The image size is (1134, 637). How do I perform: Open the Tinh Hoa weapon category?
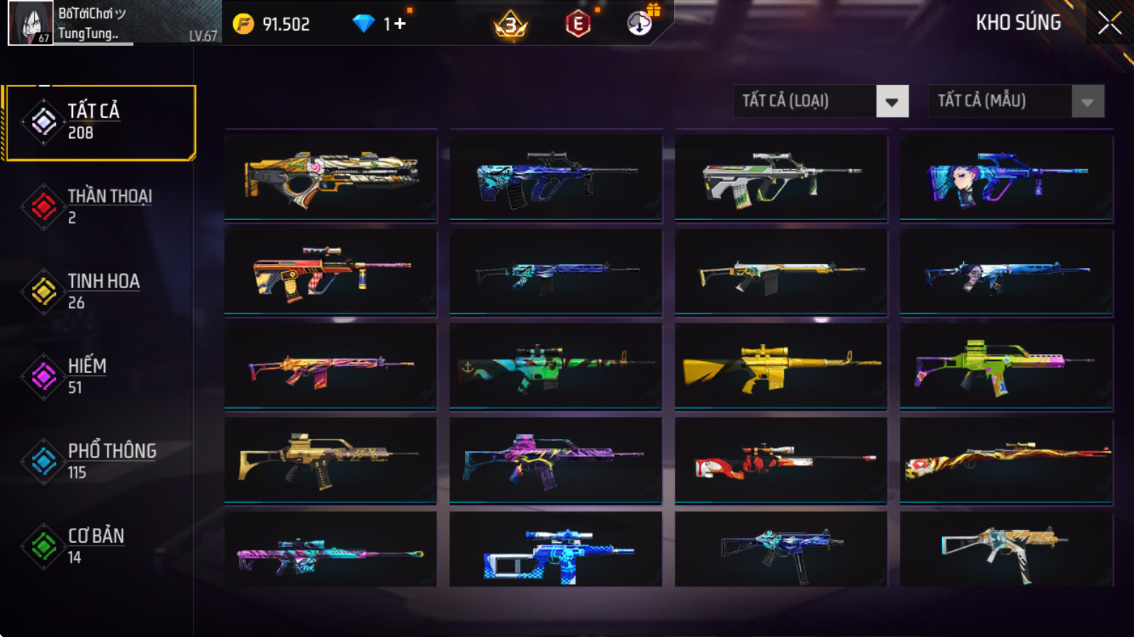pos(98,291)
